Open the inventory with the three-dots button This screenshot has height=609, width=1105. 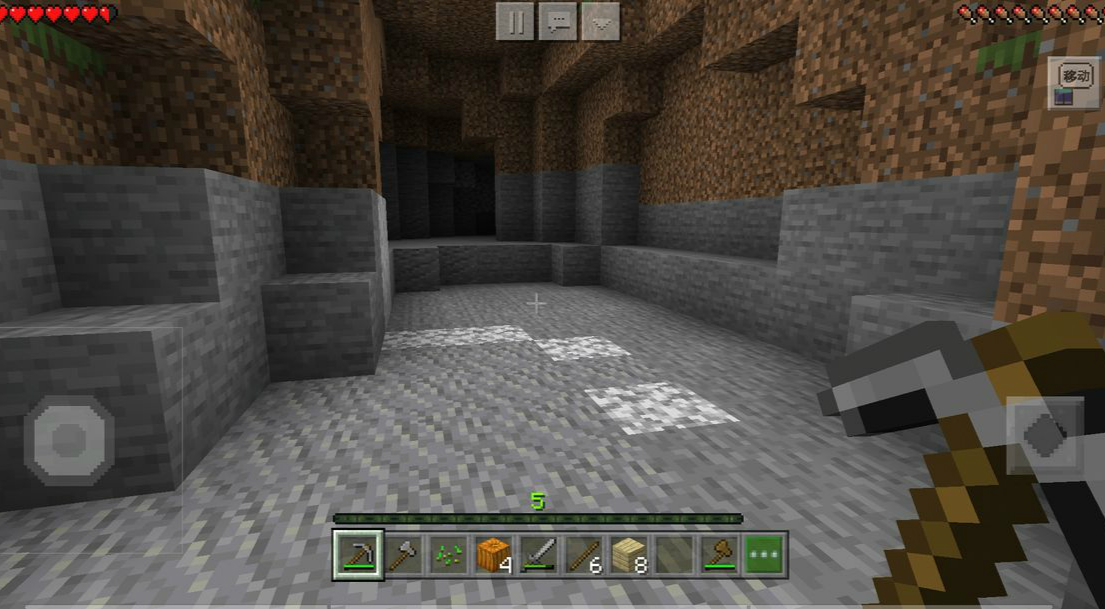764,554
